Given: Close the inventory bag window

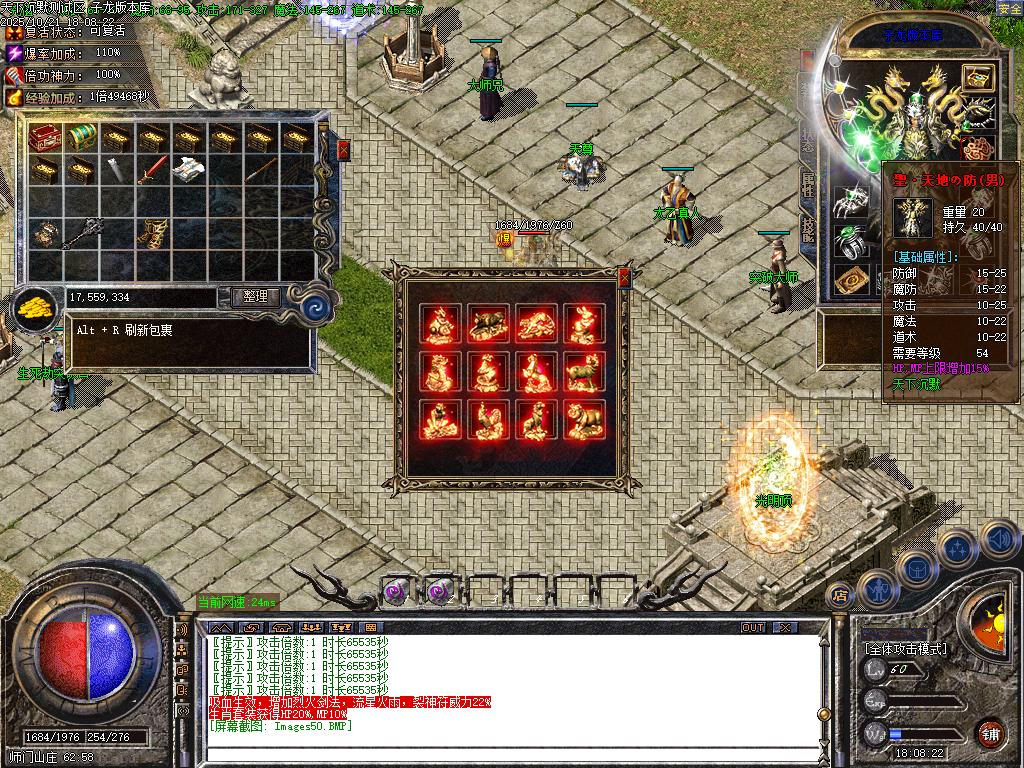Looking at the screenshot, I should tap(344, 150).
